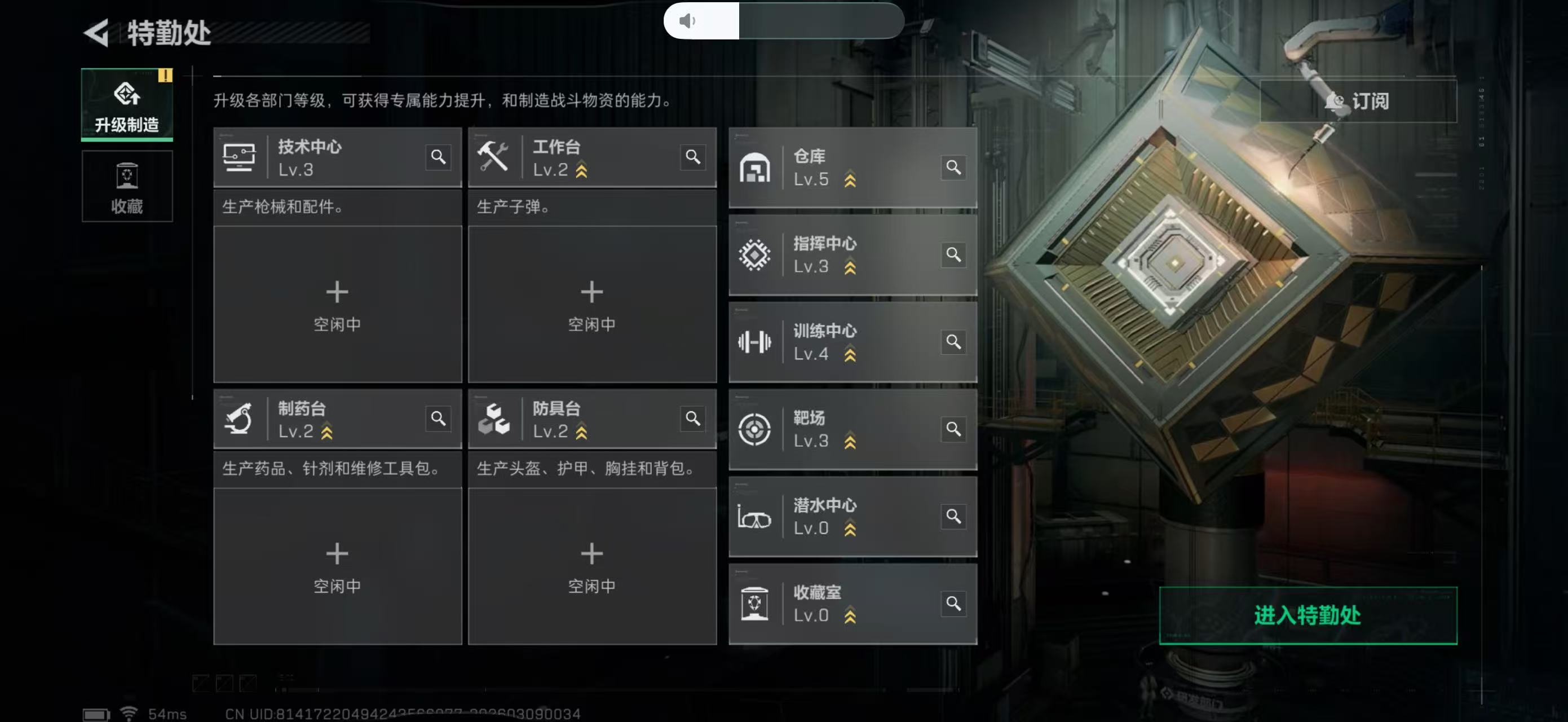Adjust the volume slider at top

[x=785, y=21]
